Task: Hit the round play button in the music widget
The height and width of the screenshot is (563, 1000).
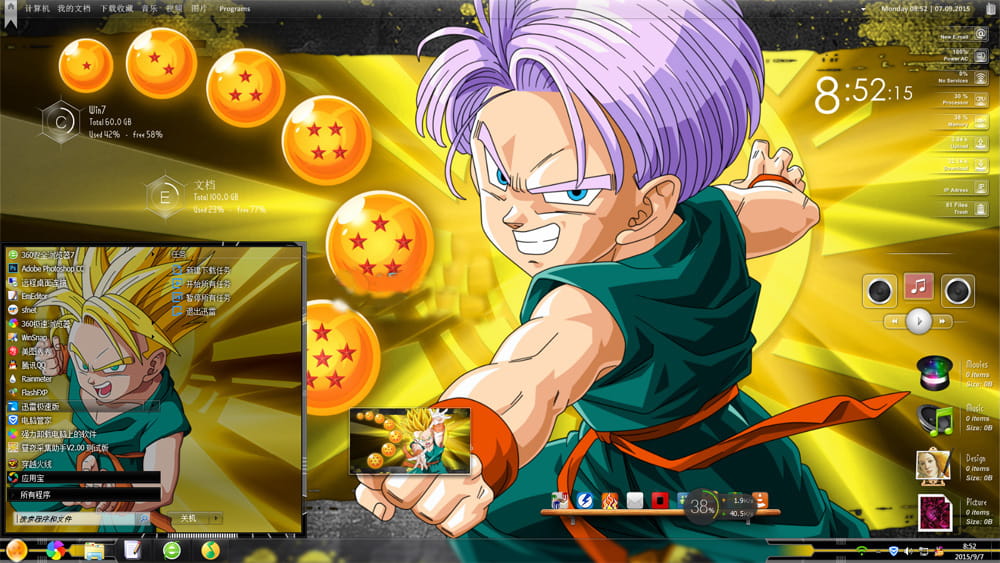Action: (918, 321)
